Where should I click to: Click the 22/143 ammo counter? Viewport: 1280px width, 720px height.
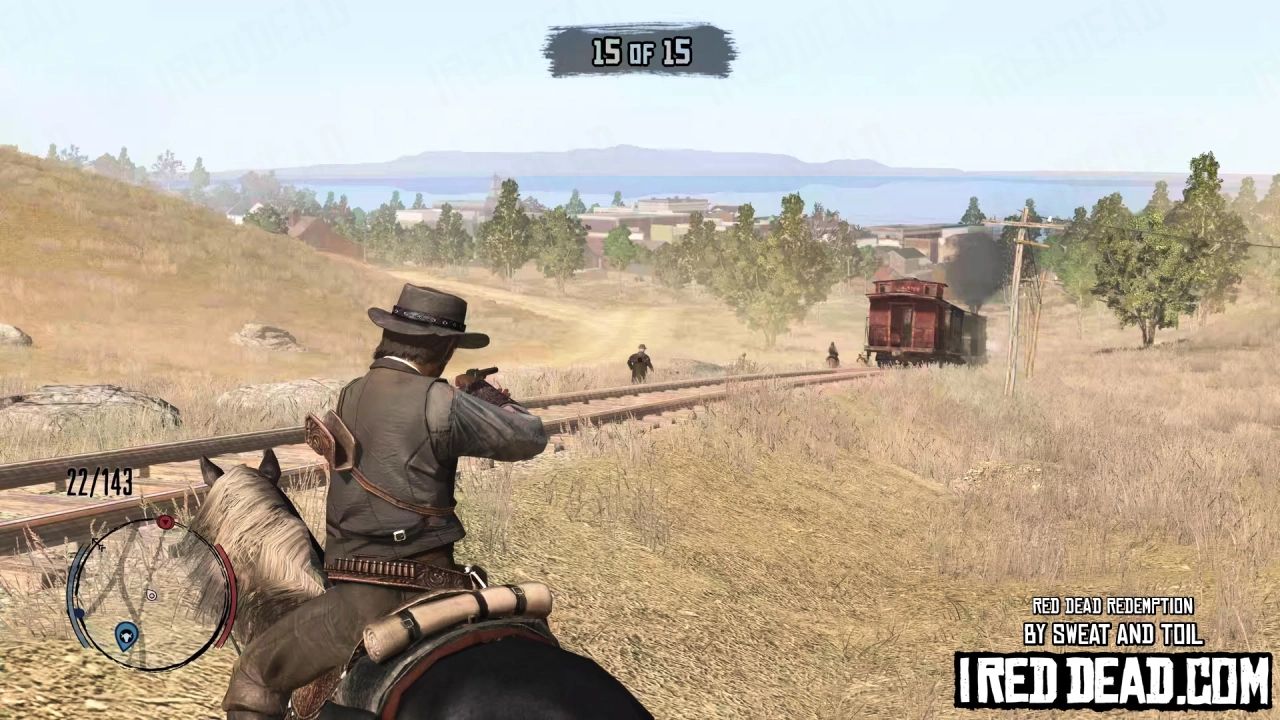click(x=99, y=483)
